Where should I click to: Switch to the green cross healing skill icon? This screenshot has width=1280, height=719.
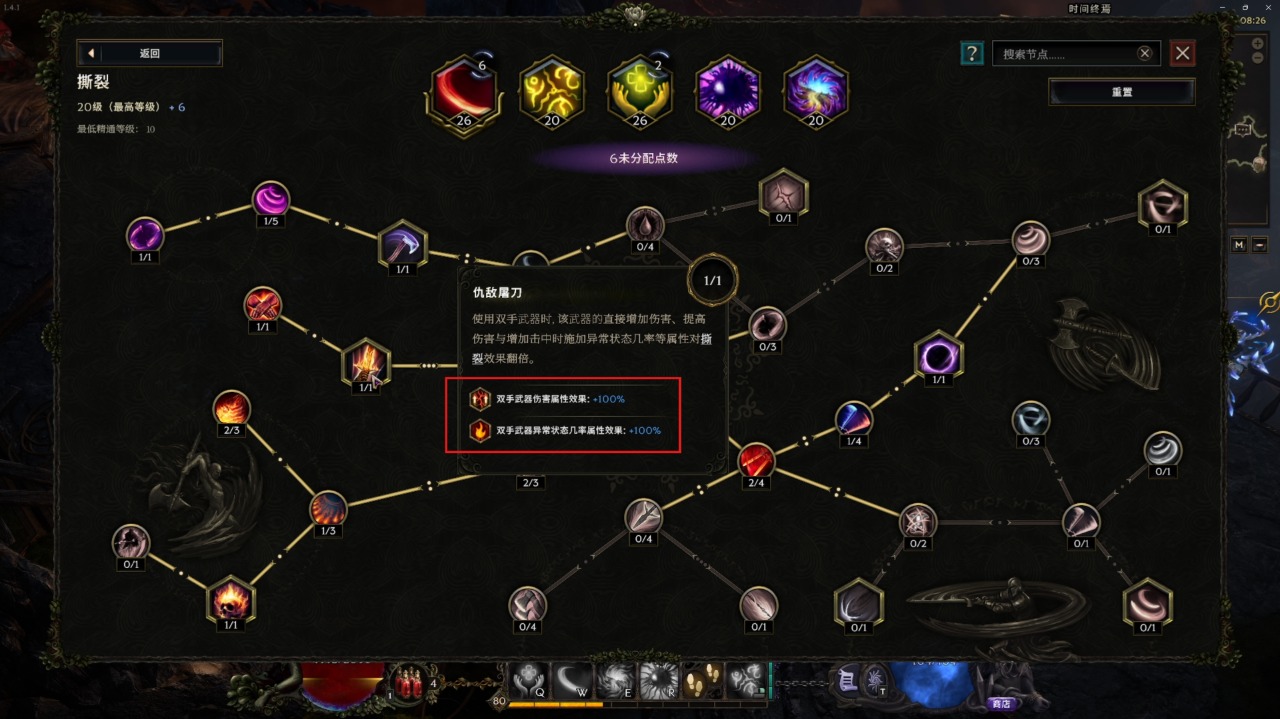pos(640,92)
